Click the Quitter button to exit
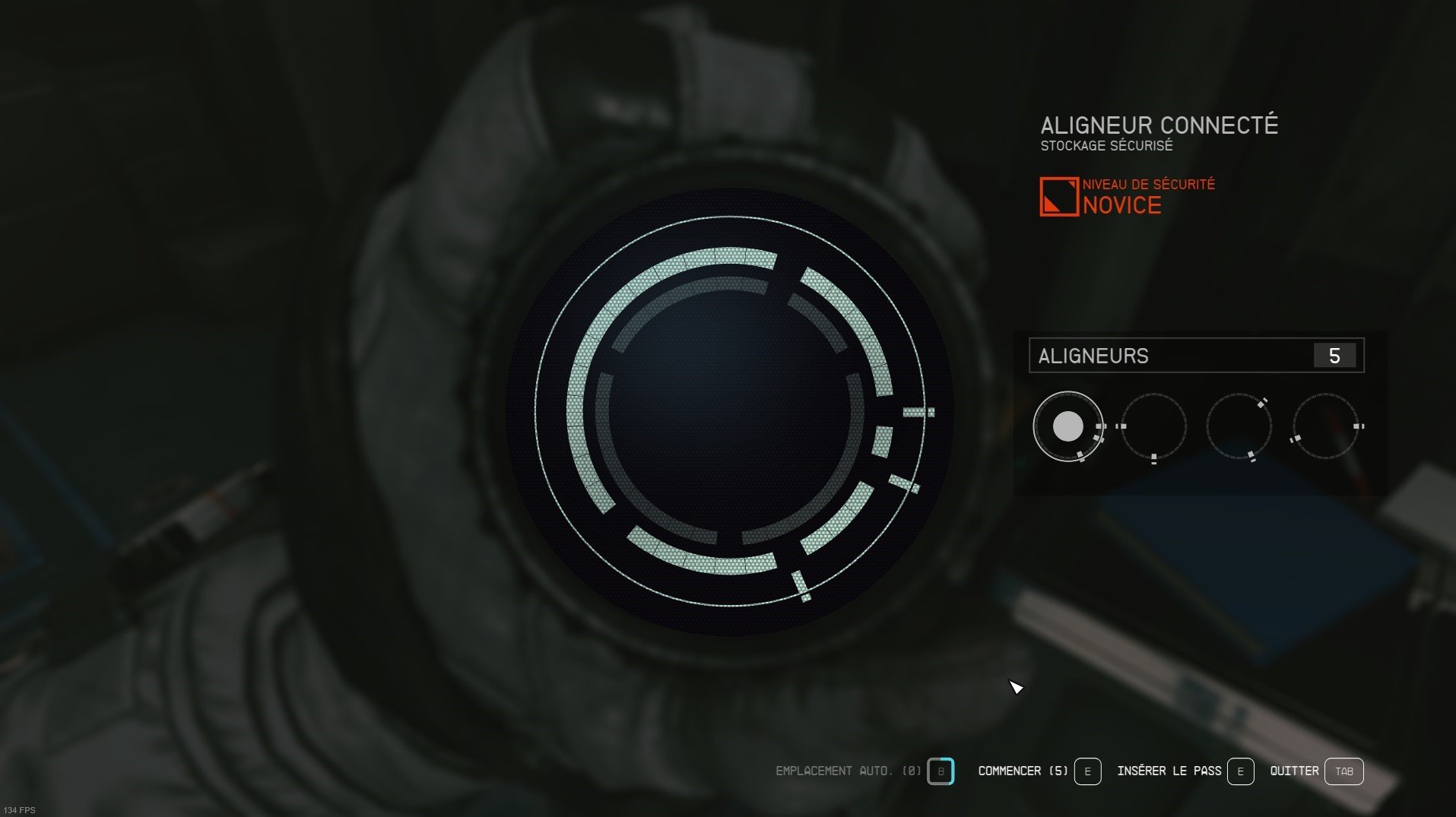The image size is (1456, 817). (1343, 771)
